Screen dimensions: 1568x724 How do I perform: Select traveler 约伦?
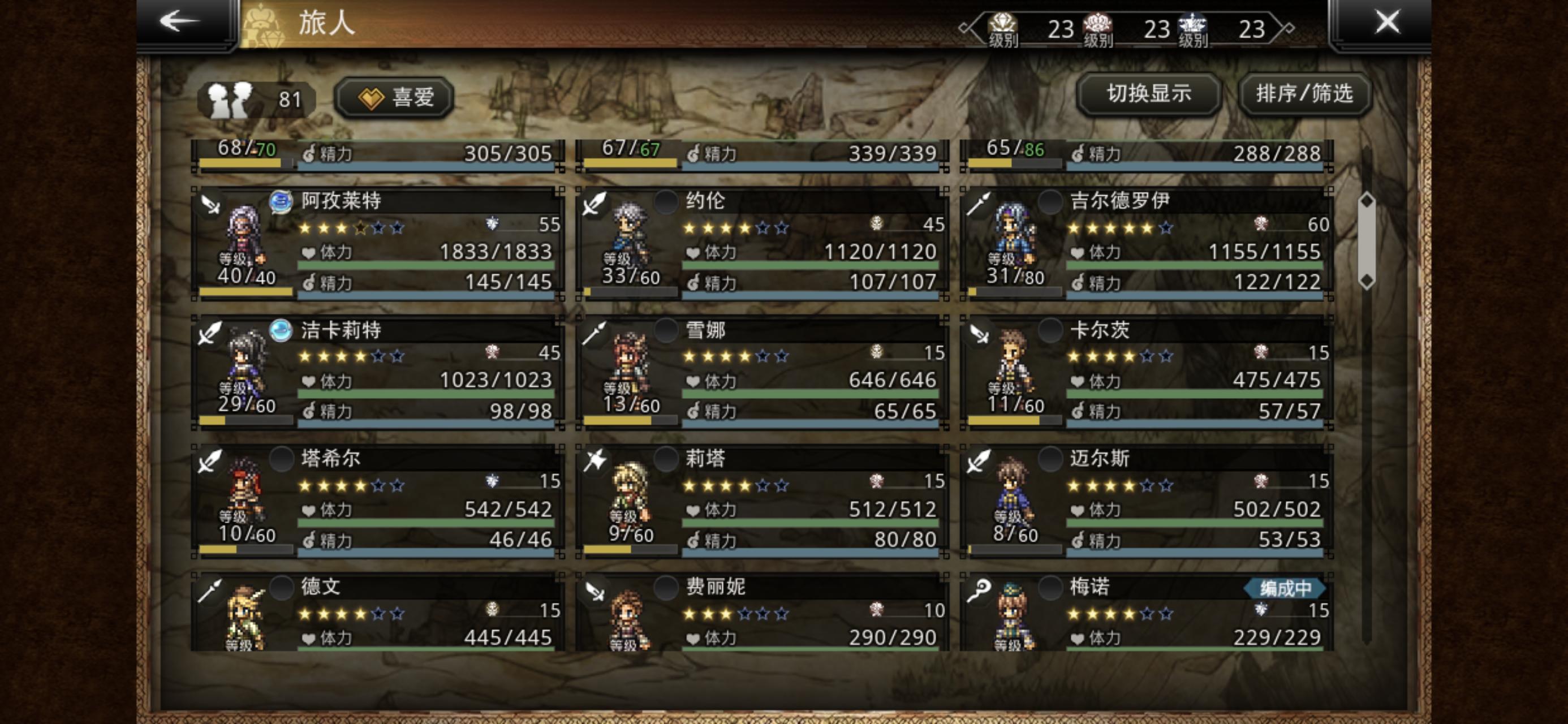pyautogui.click(x=762, y=244)
